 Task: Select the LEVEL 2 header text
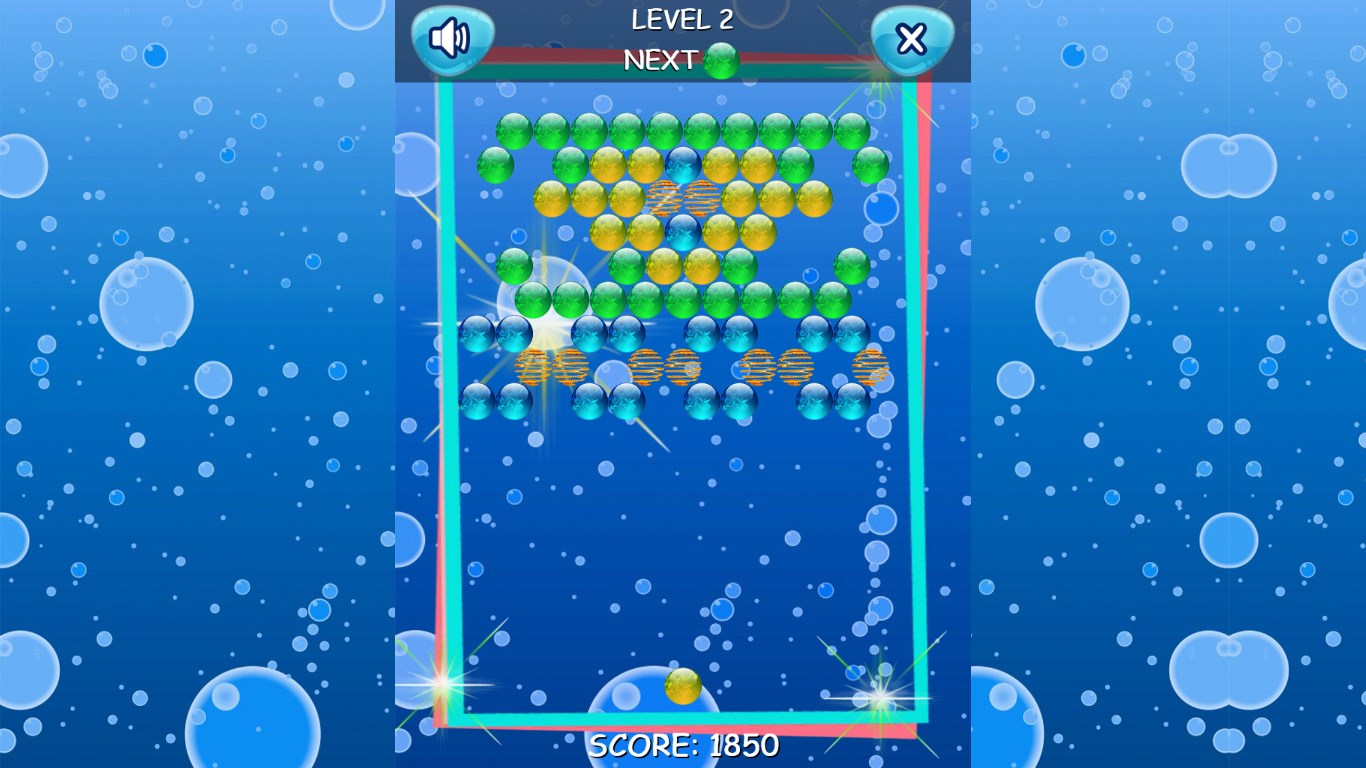681,19
